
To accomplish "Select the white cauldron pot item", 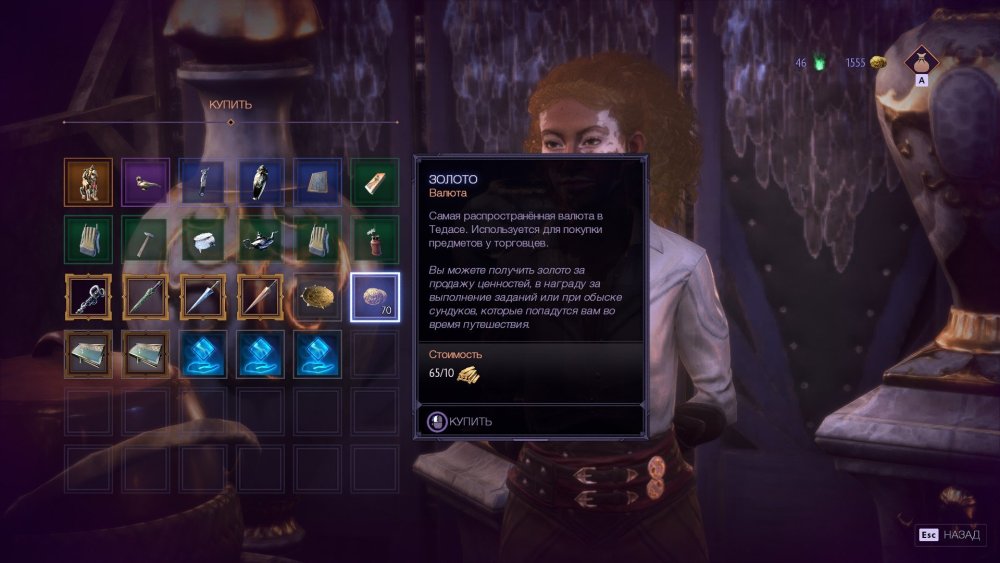I will (203, 240).
